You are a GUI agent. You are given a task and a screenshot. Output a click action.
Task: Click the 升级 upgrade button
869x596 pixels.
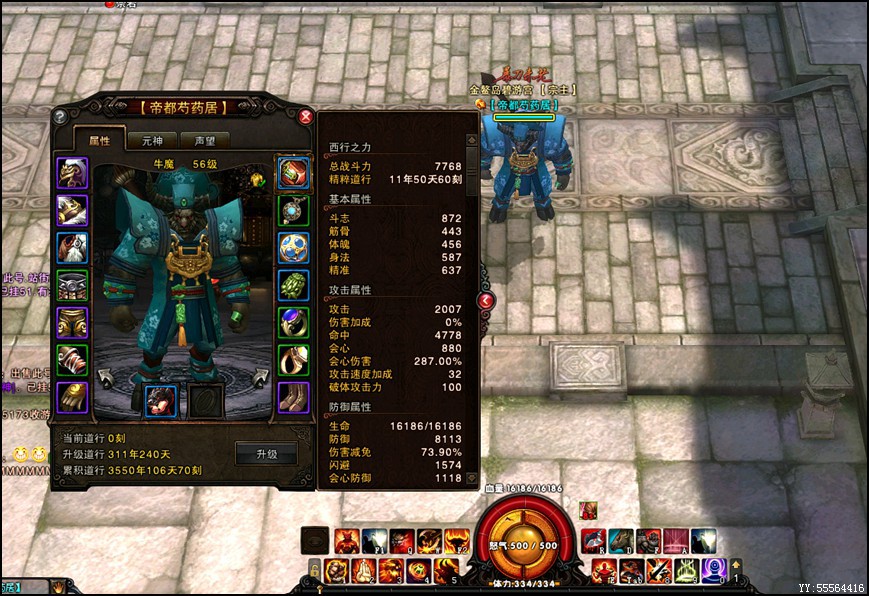[x=266, y=453]
